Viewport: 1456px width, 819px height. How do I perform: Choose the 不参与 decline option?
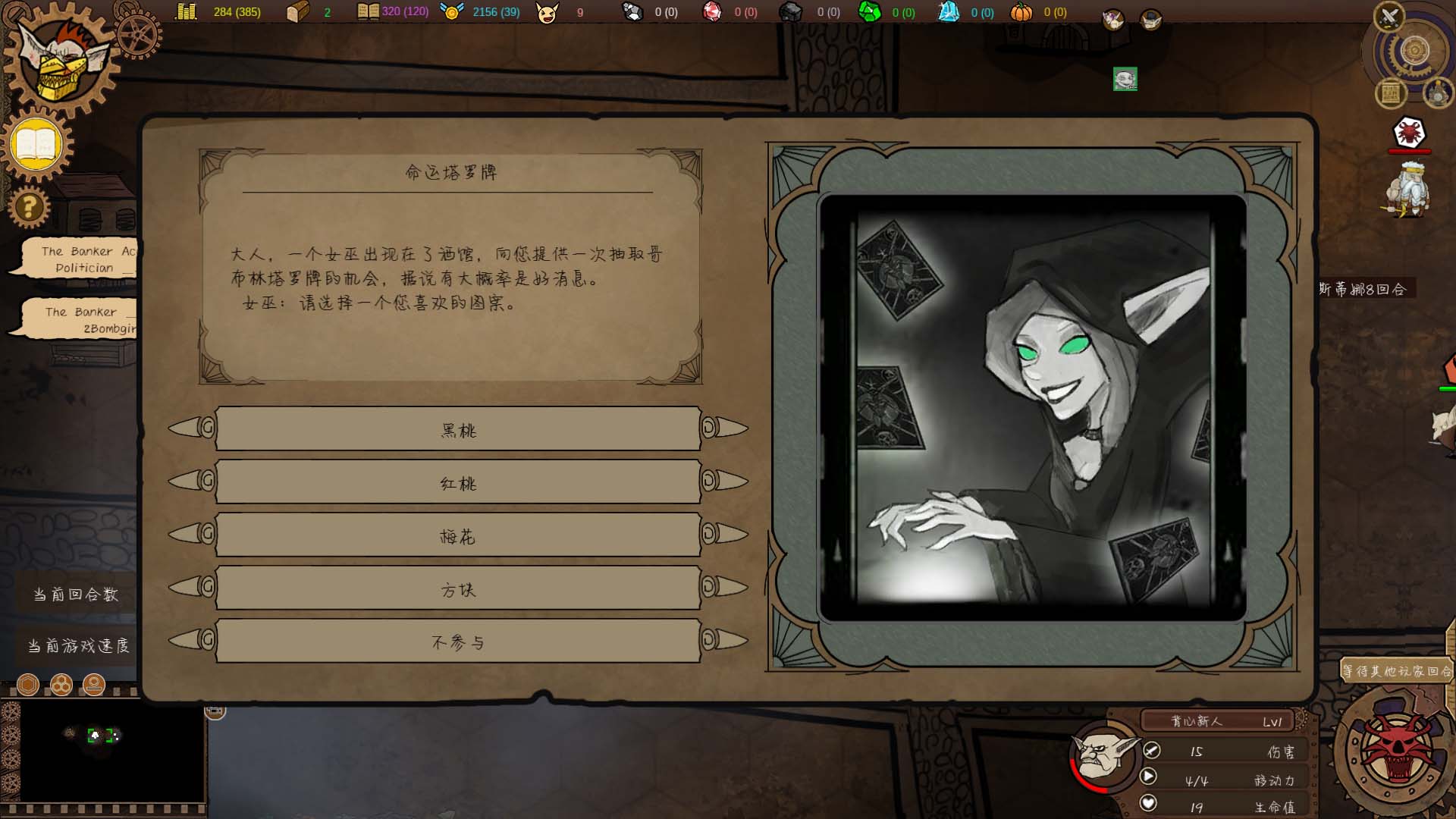[458, 641]
